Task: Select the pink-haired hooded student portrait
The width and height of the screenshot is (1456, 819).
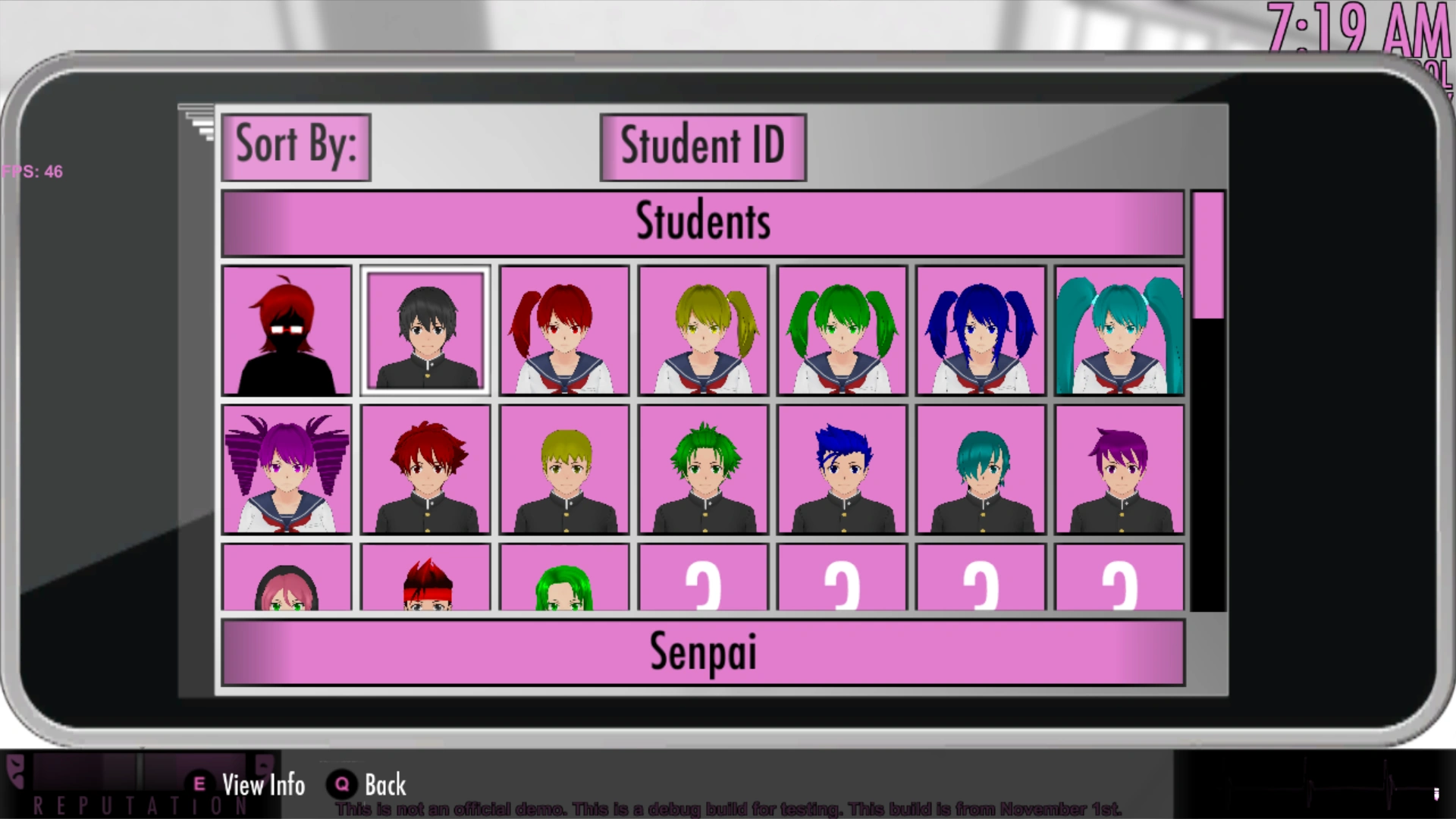Action: pos(287,578)
